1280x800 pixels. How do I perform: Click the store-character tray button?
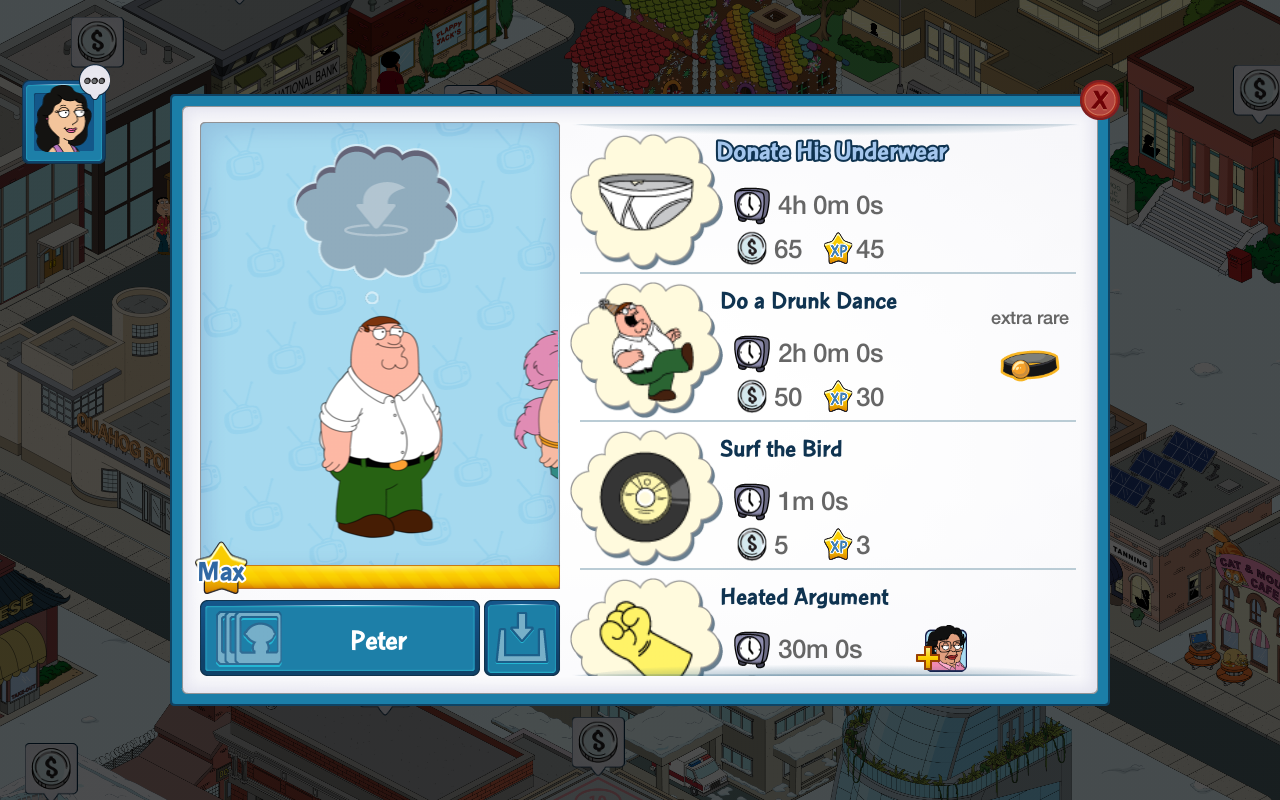522,638
